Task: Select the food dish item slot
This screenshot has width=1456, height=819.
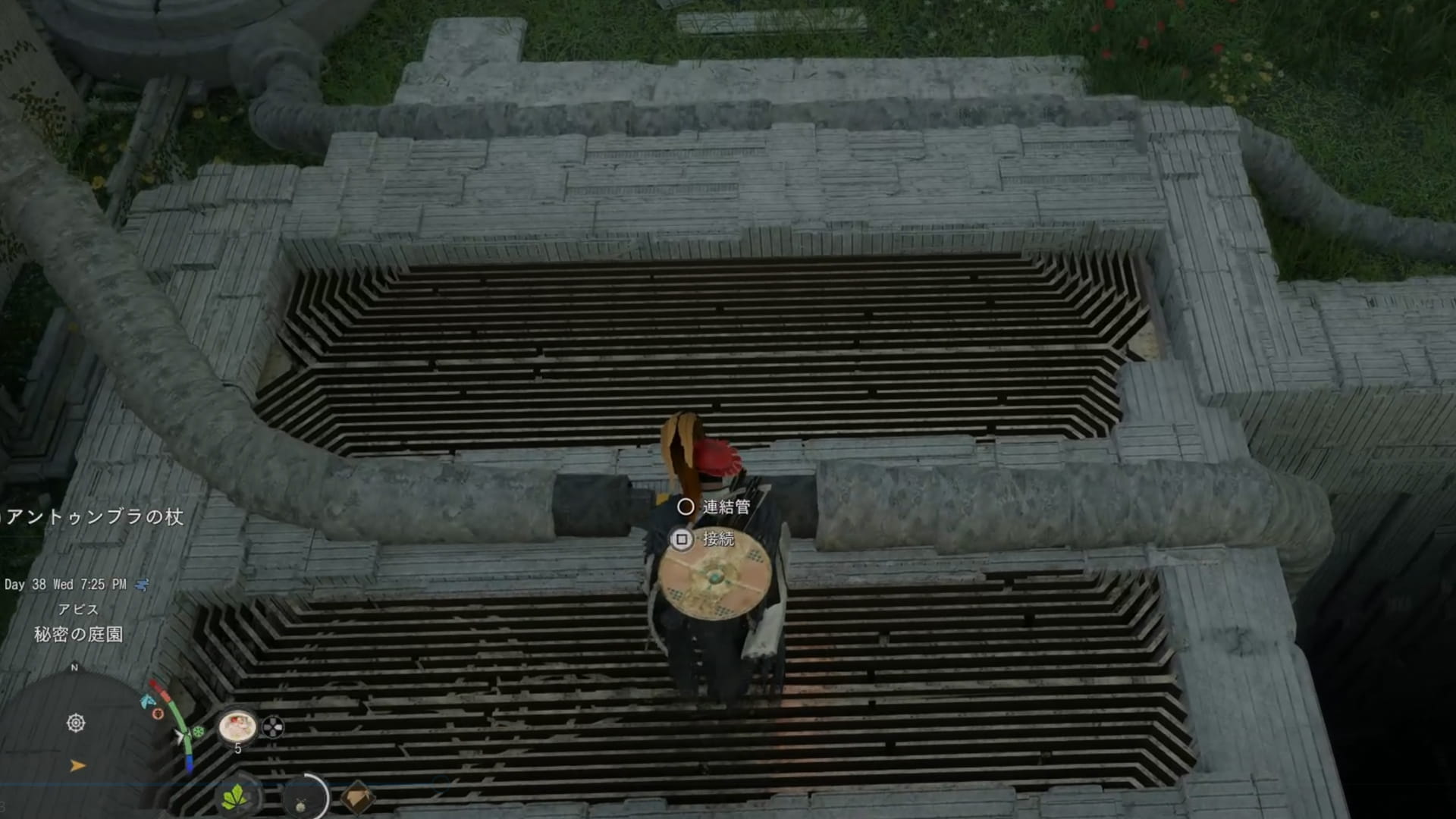Action: coord(237,727)
